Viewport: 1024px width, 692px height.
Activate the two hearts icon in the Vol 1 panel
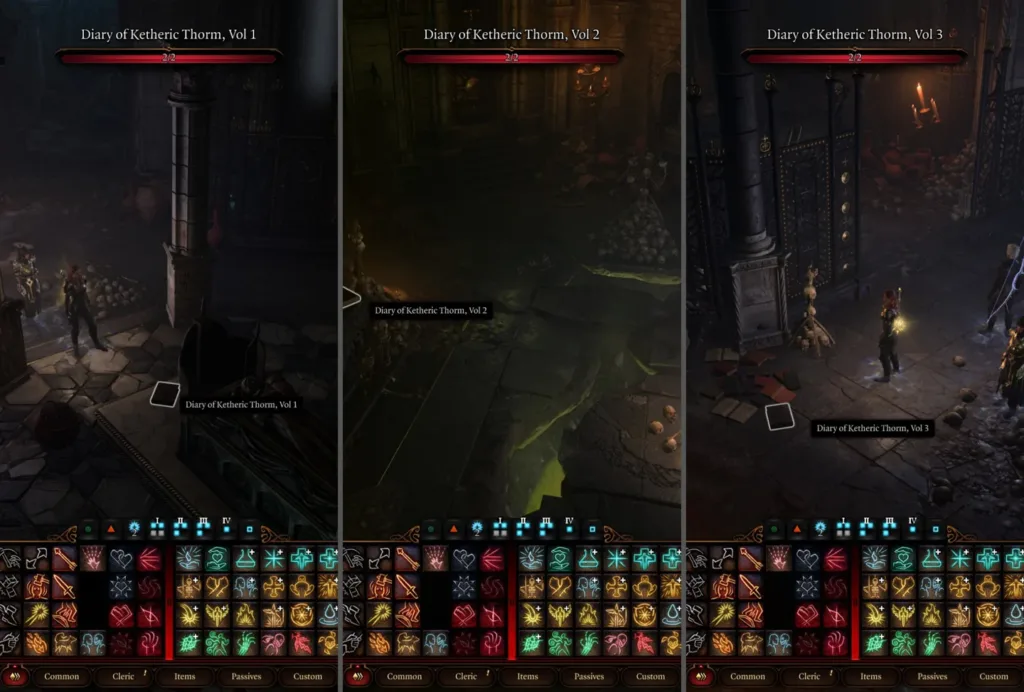[x=122, y=559]
